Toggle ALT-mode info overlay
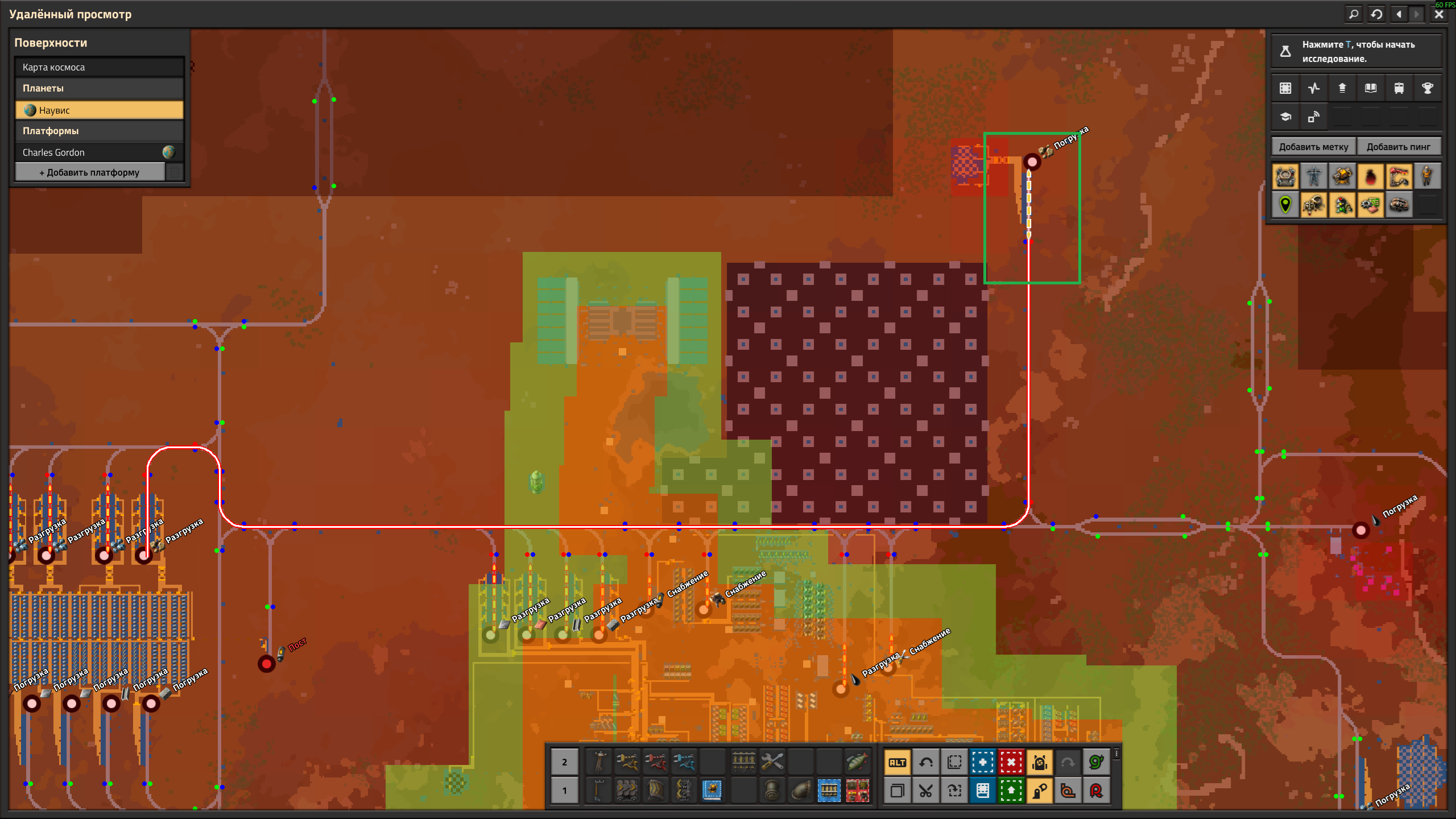Image resolution: width=1456 pixels, height=819 pixels. point(898,762)
